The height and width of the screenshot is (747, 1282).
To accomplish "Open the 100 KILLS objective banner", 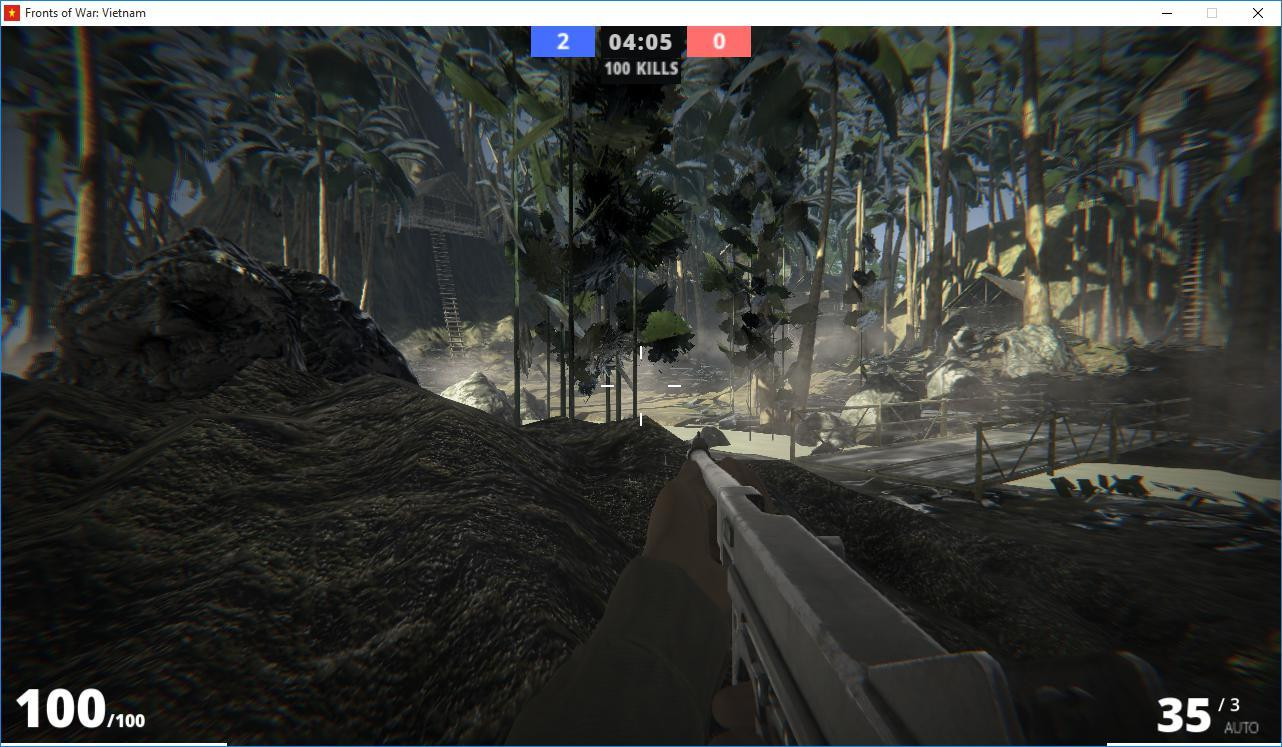I will coord(640,68).
